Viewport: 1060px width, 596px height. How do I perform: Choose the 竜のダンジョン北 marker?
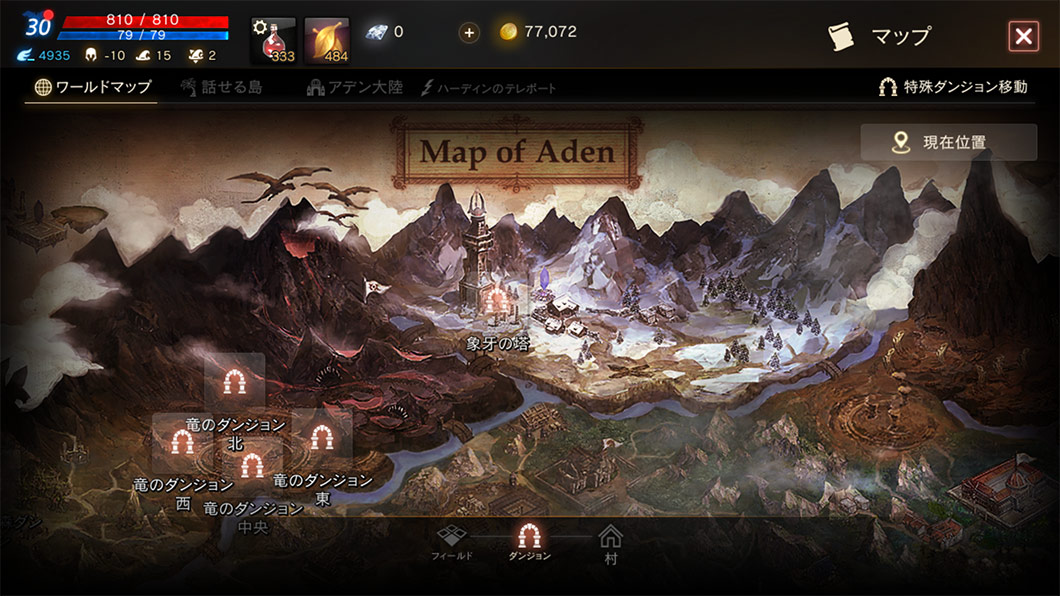point(235,382)
